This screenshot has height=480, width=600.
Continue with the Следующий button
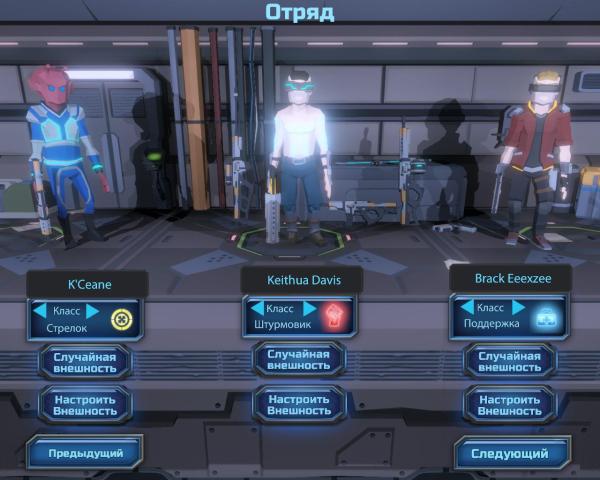[509, 453]
